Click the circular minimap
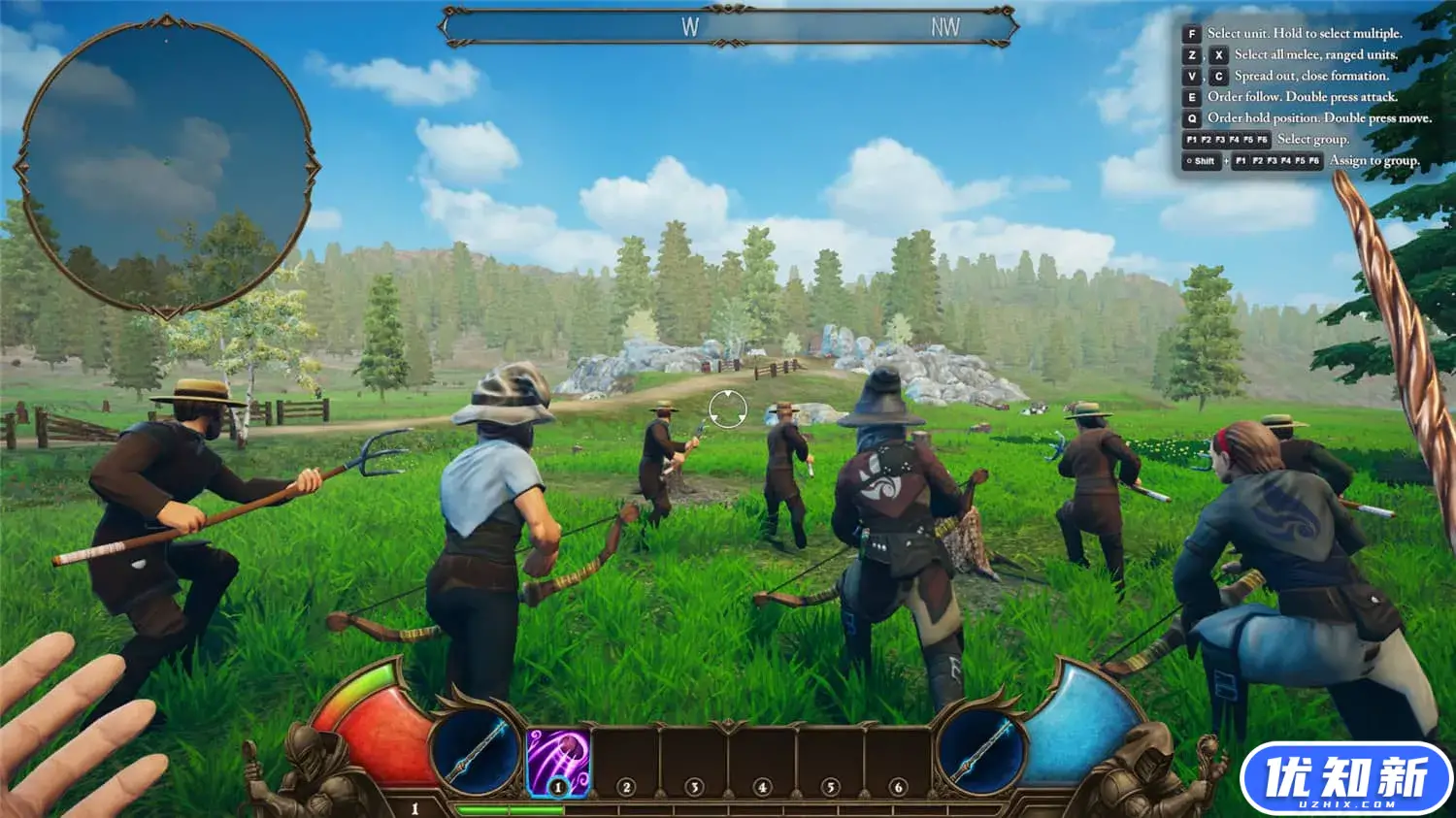 pyautogui.click(x=166, y=167)
